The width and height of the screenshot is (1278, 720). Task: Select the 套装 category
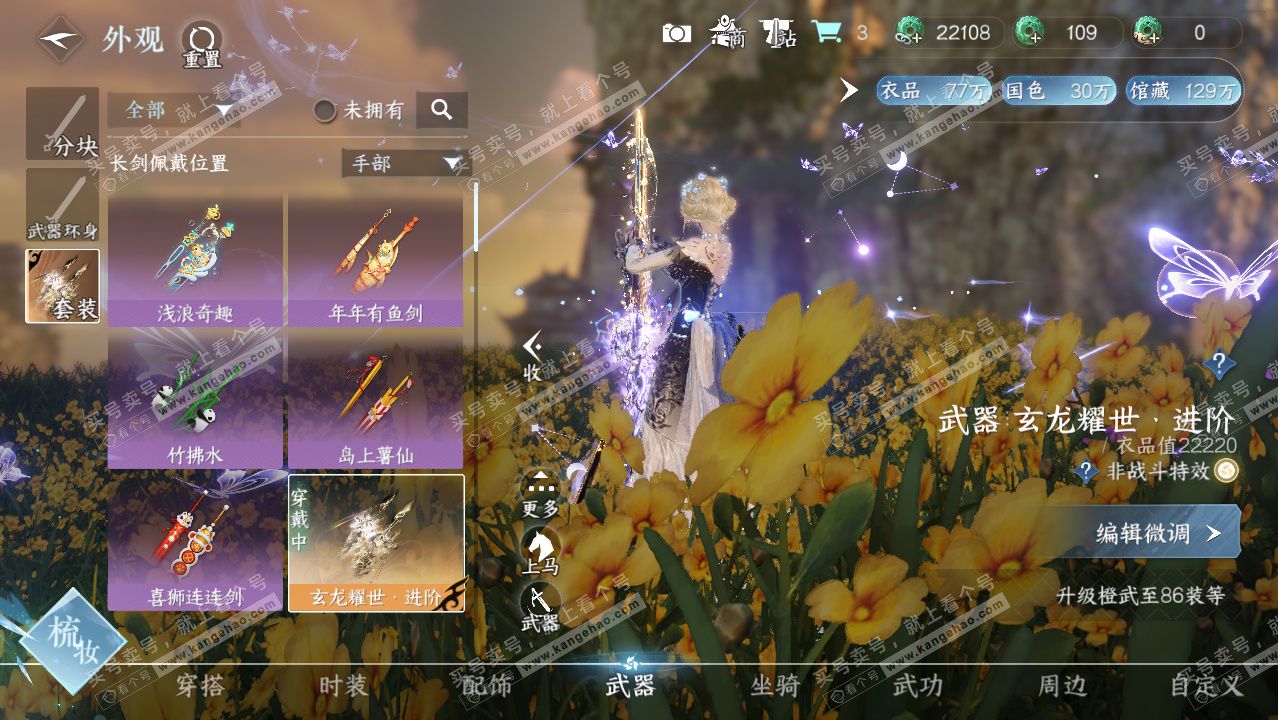[62, 286]
